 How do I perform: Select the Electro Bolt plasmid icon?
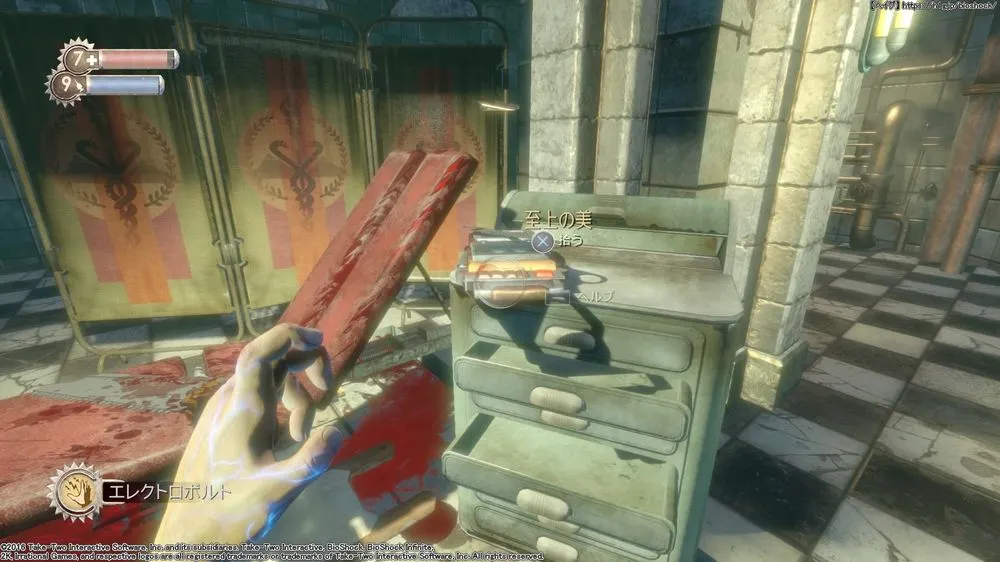(73, 491)
